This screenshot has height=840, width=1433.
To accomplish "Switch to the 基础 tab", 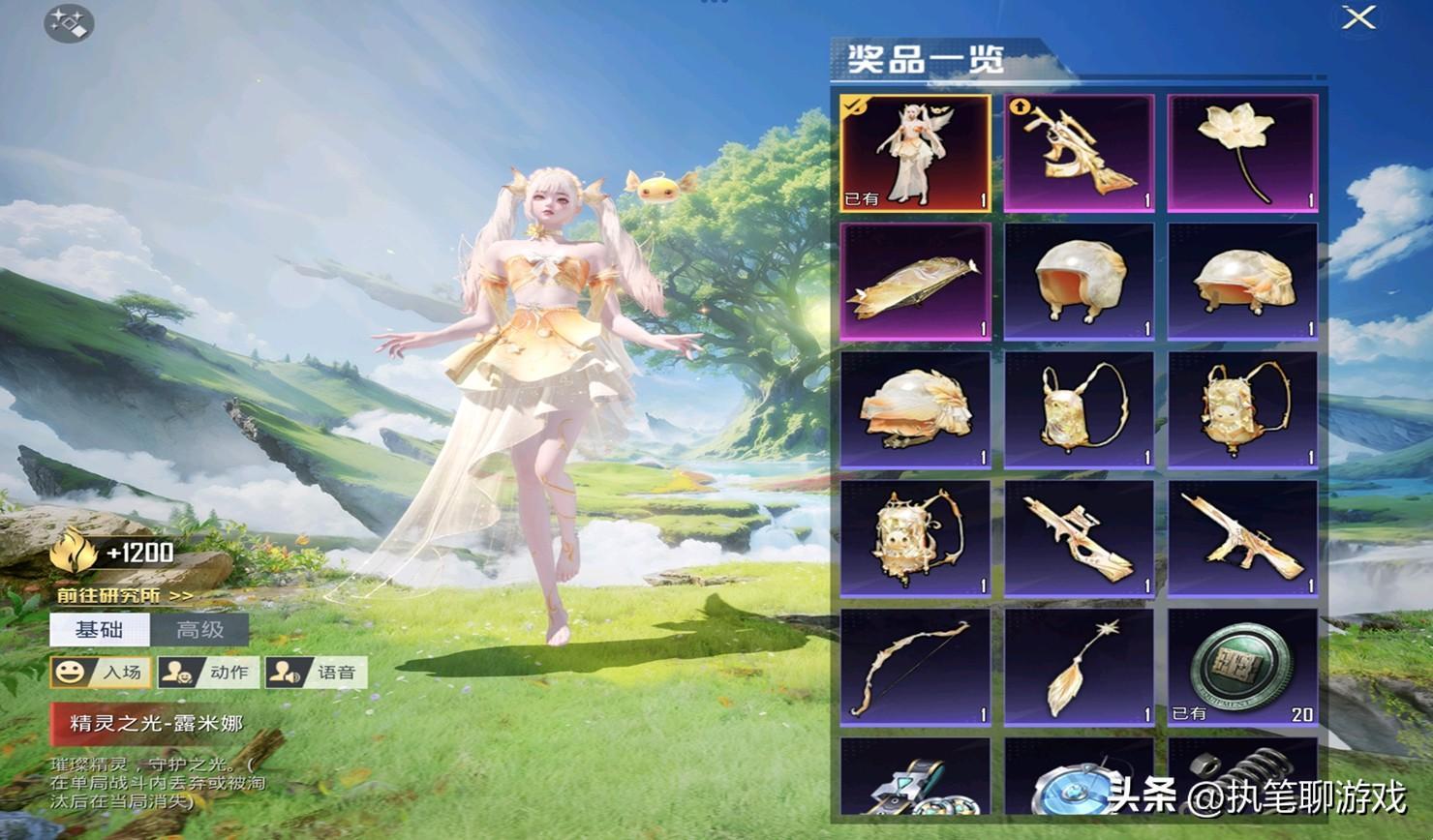I will point(100,630).
